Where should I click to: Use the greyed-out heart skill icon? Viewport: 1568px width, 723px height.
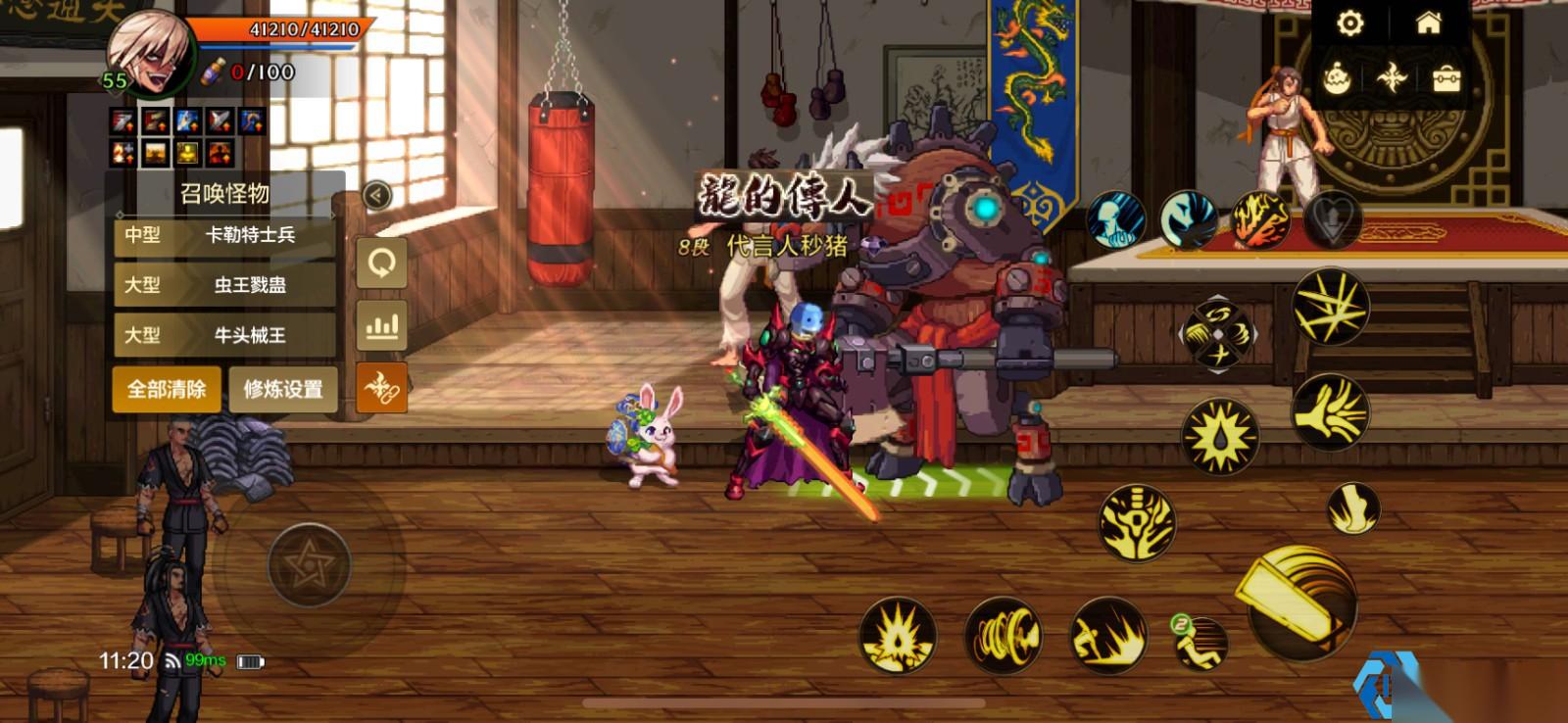pyautogui.click(x=1332, y=219)
